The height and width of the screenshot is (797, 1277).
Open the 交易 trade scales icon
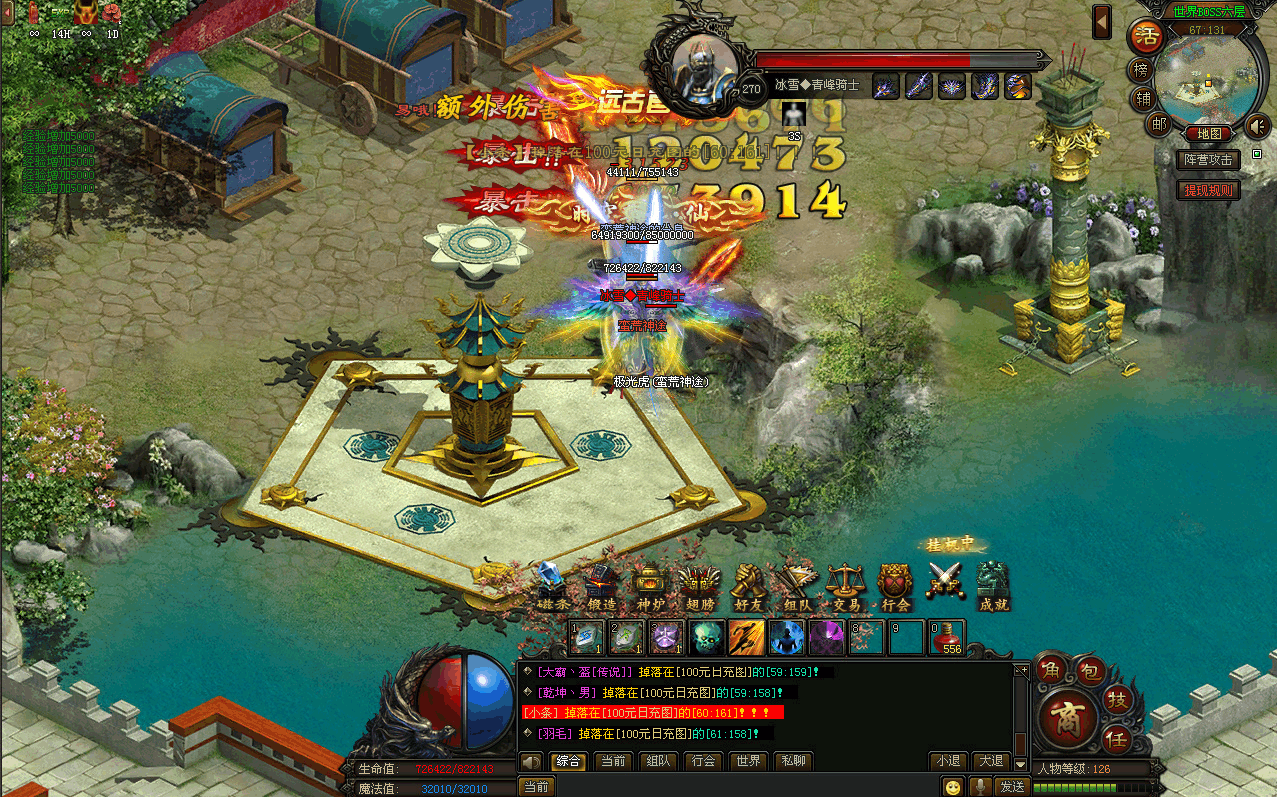[846, 586]
